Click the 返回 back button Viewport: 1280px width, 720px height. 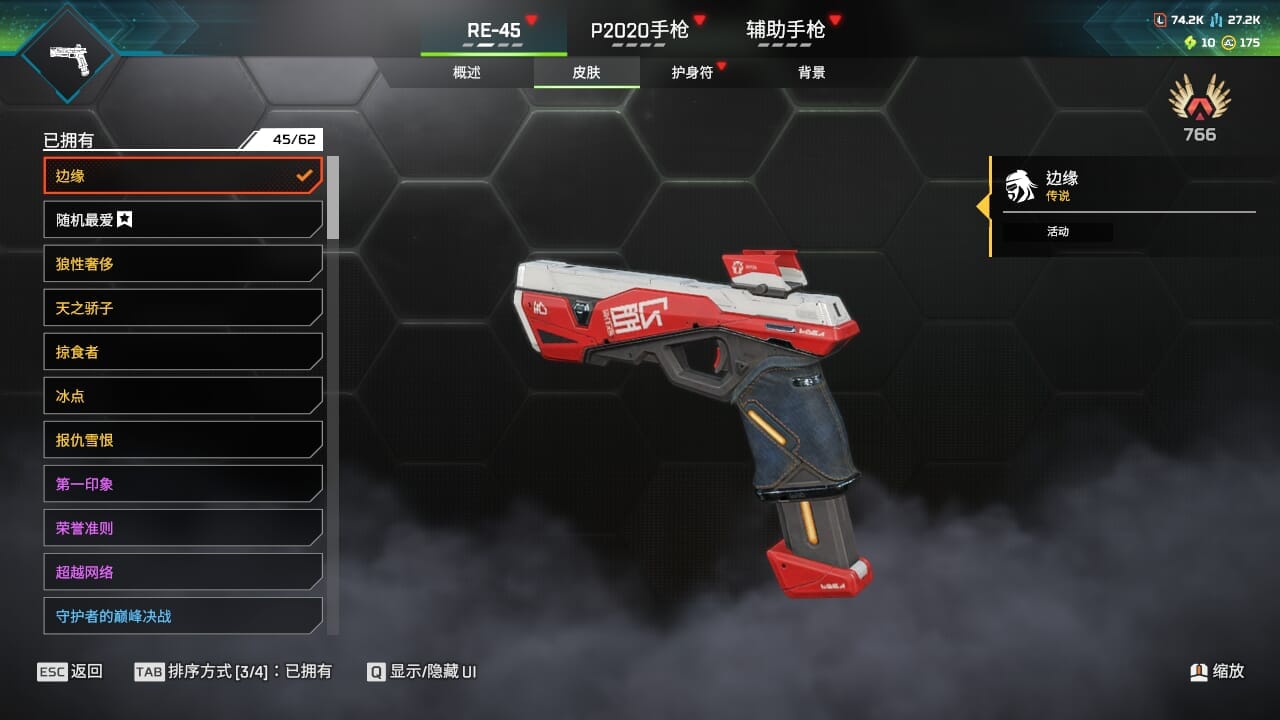(70, 672)
